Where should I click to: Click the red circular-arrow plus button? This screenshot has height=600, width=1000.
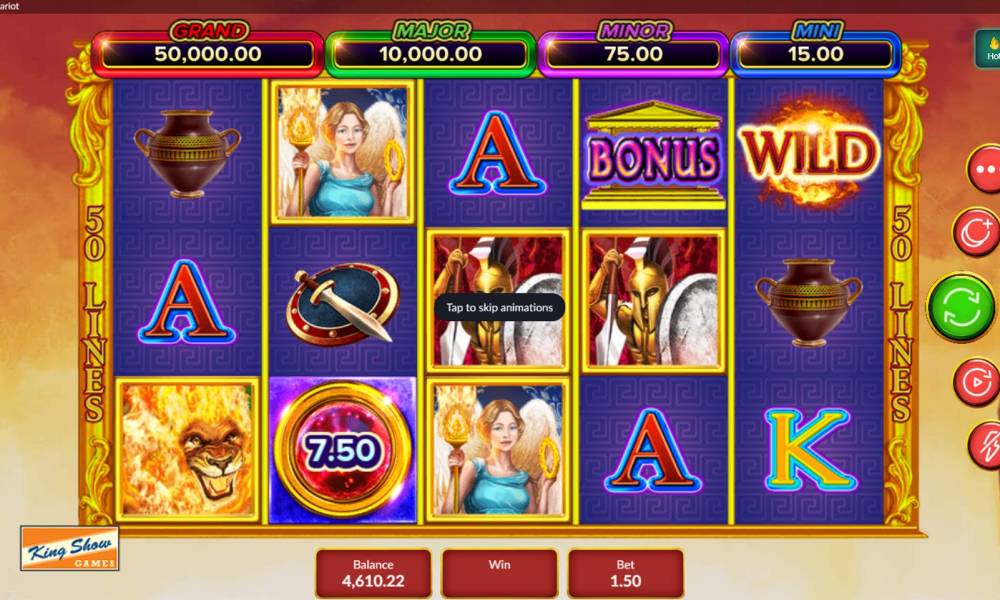click(977, 232)
